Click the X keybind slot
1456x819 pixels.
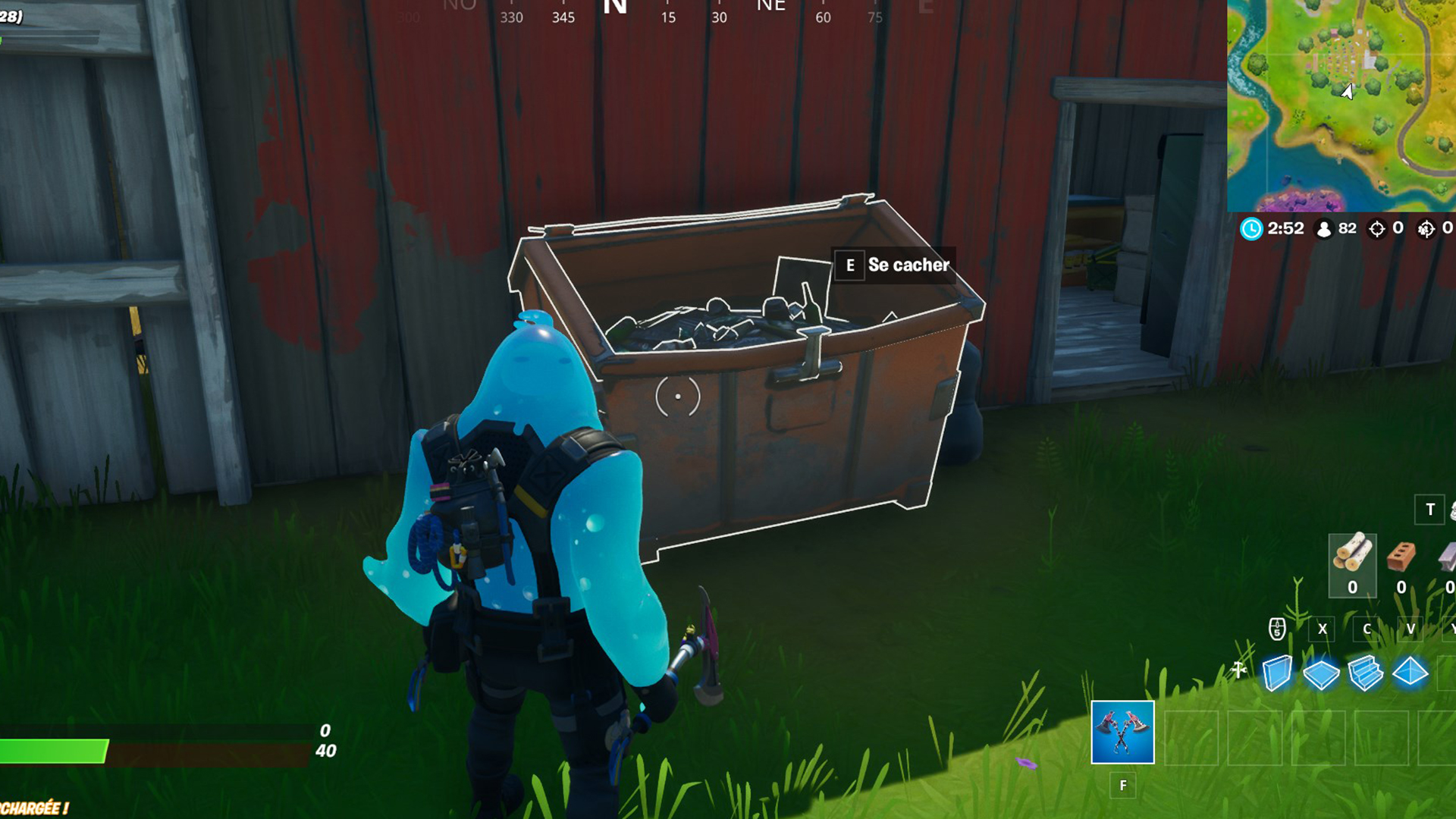tap(1321, 628)
